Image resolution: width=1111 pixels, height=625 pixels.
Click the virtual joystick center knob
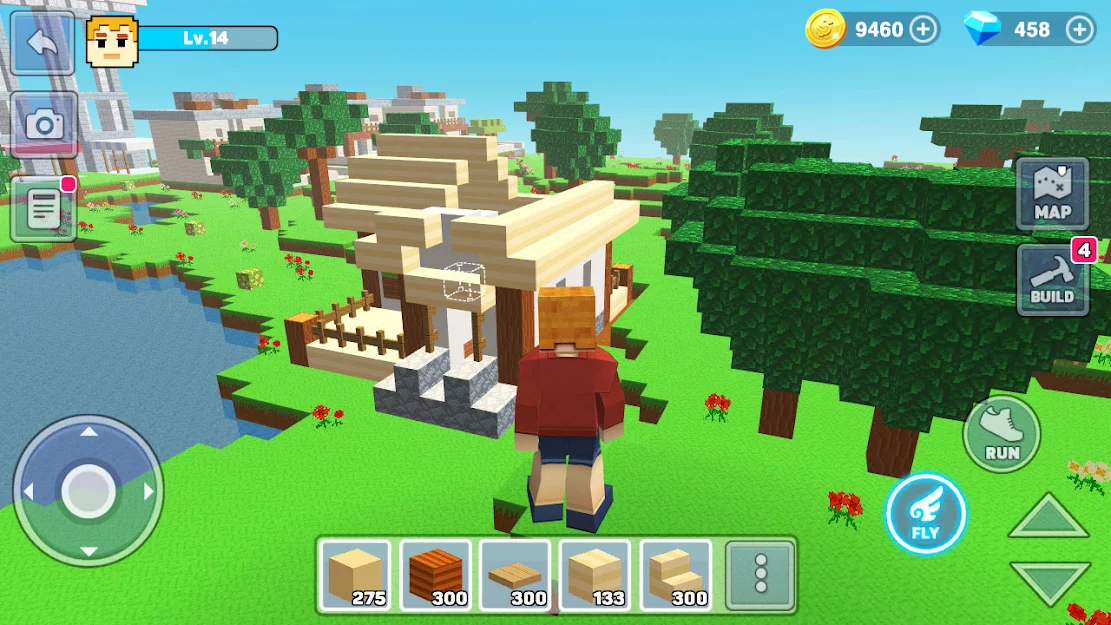tap(88, 491)
